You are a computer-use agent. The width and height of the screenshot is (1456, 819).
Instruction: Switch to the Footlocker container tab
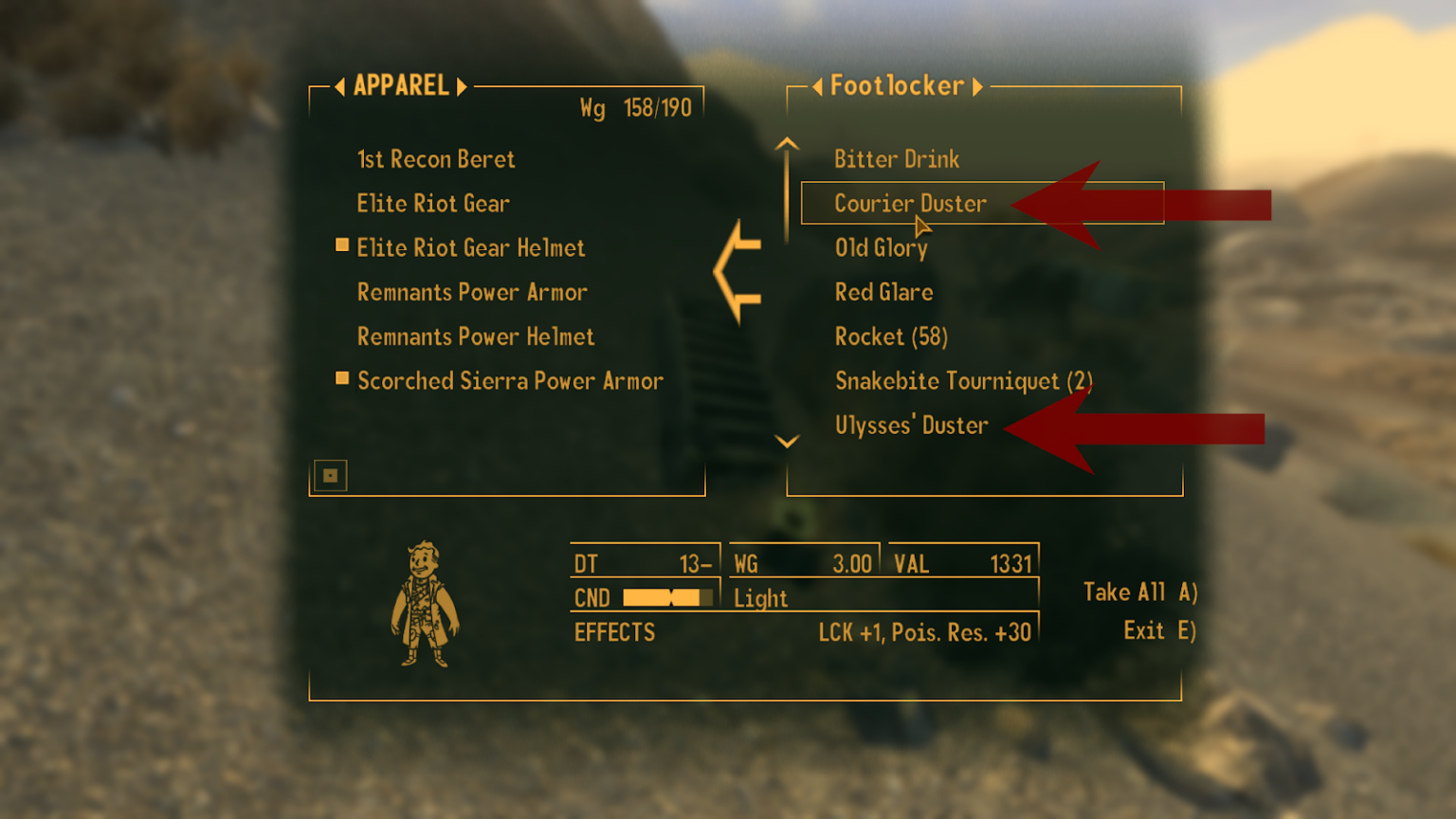point(898,85)
